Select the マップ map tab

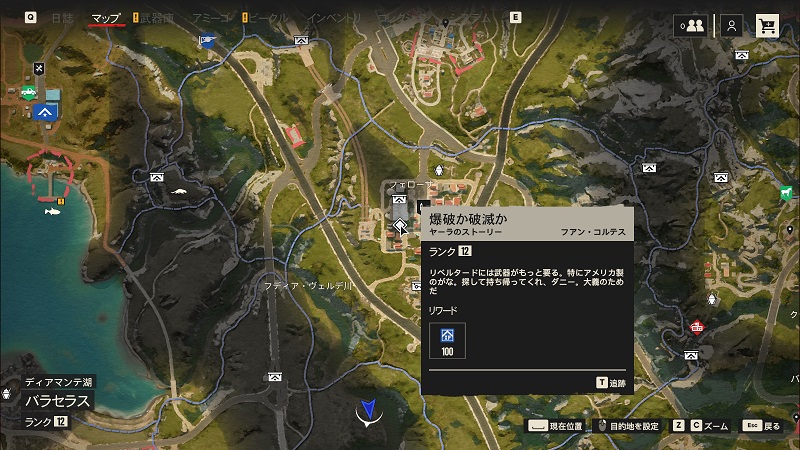coord(105,17)
